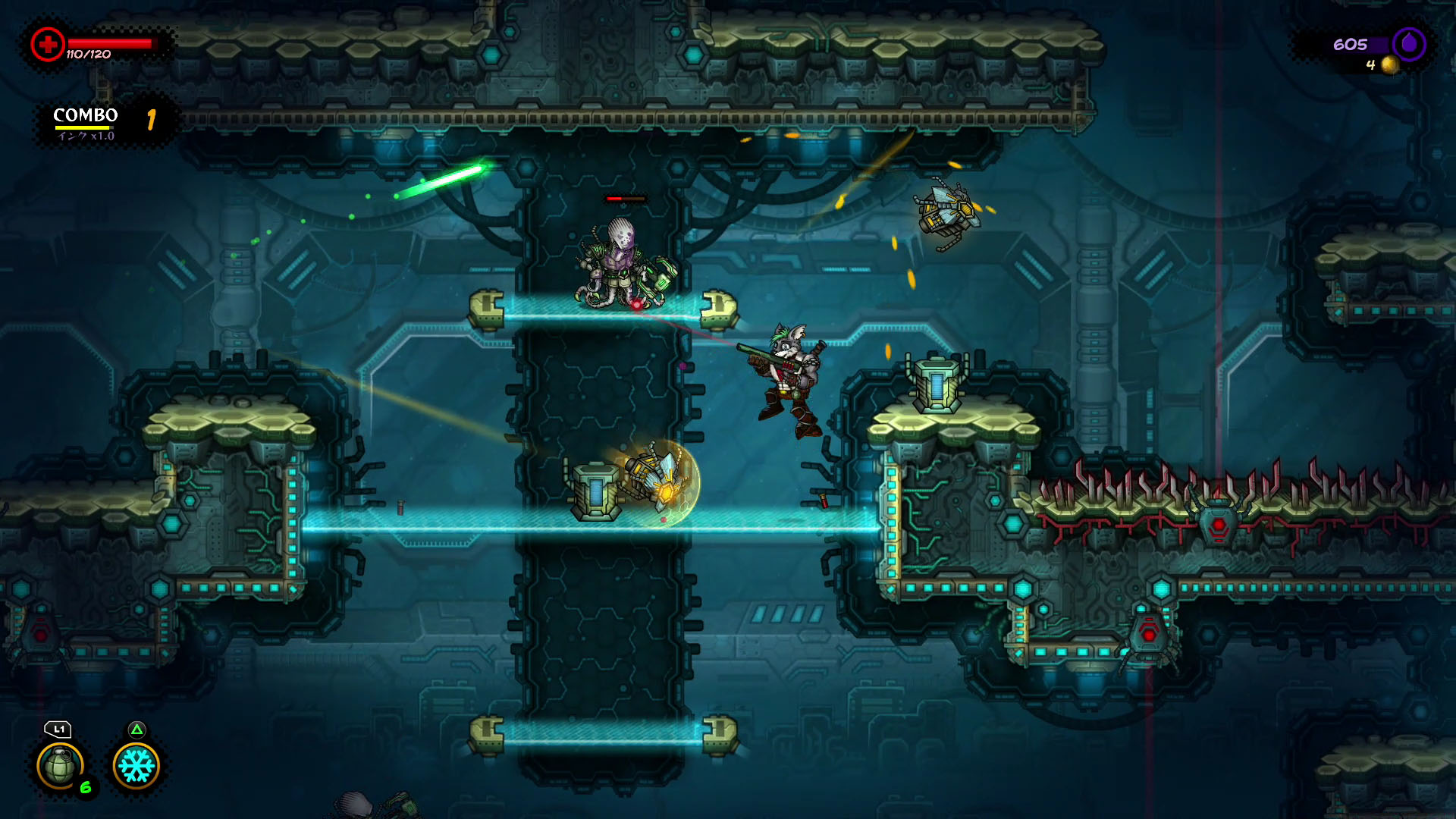Select the grenade ability icon
This screenshot has width=1456, height=819.
pyautogui.click(x=60, y=765)
